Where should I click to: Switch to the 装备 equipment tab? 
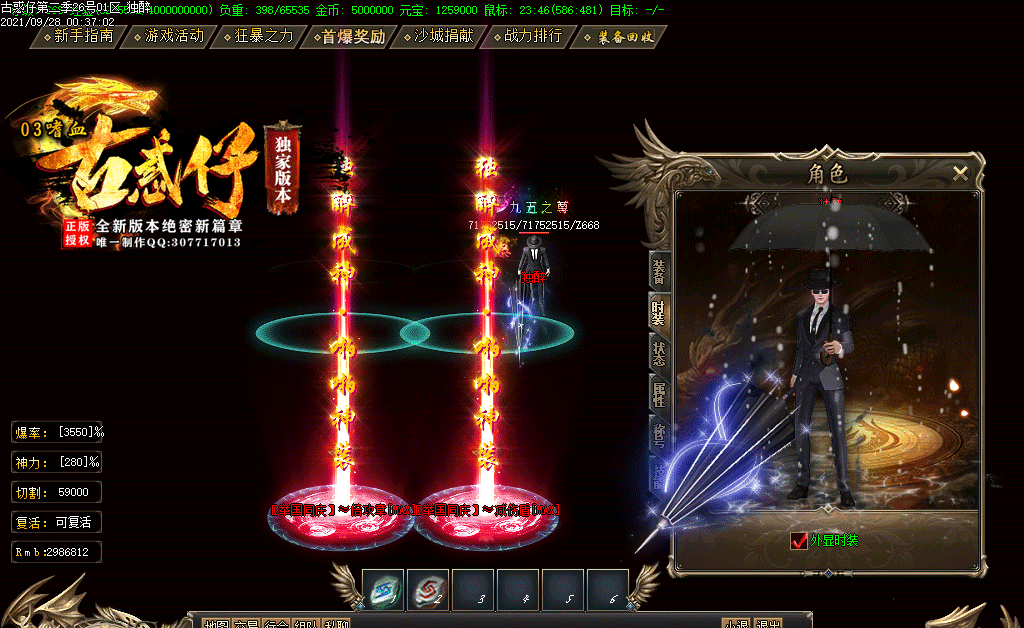659,270
